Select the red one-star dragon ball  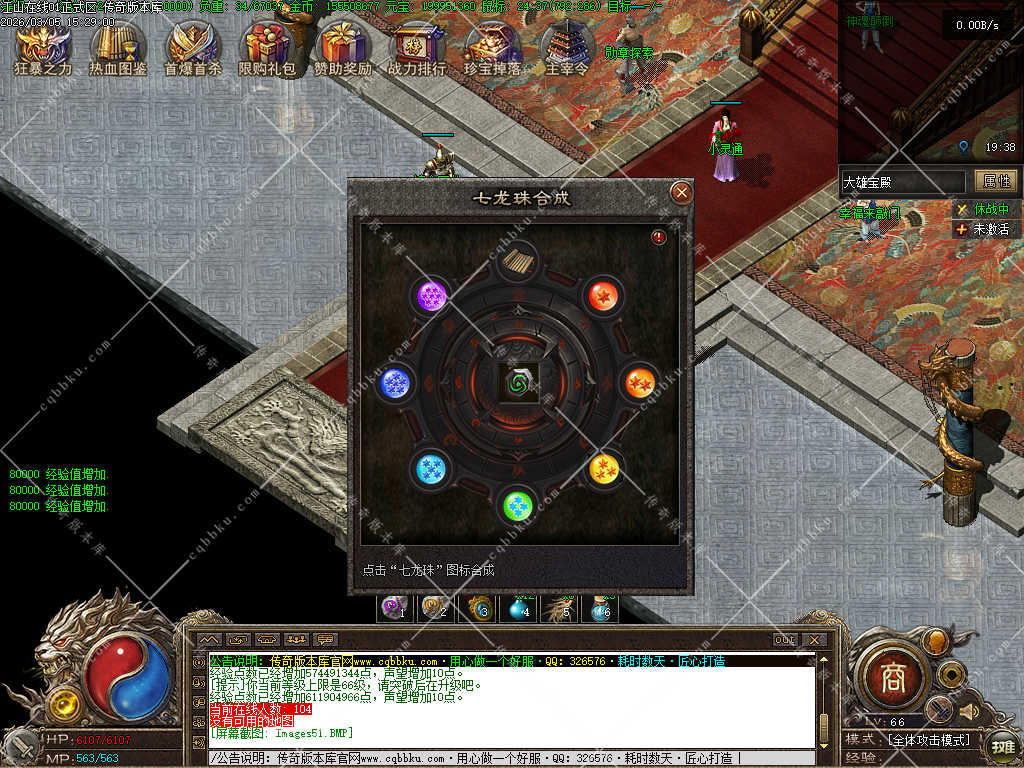pyautogui.click(x=603, y=295)
